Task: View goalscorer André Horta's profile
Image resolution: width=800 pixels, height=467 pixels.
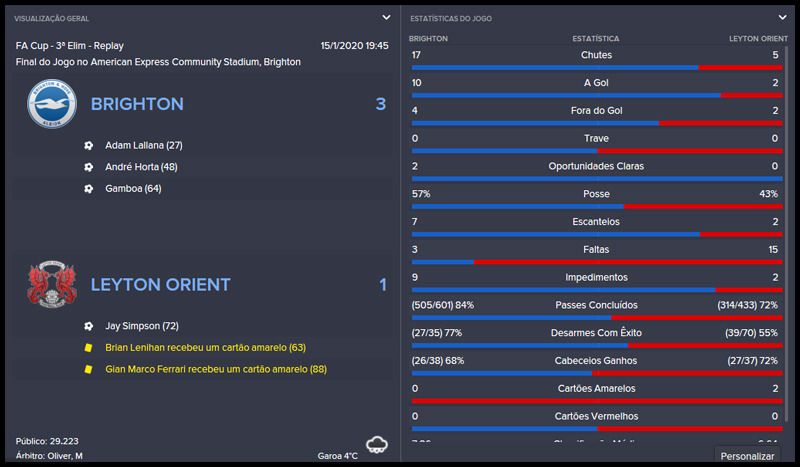Action: 140,167
